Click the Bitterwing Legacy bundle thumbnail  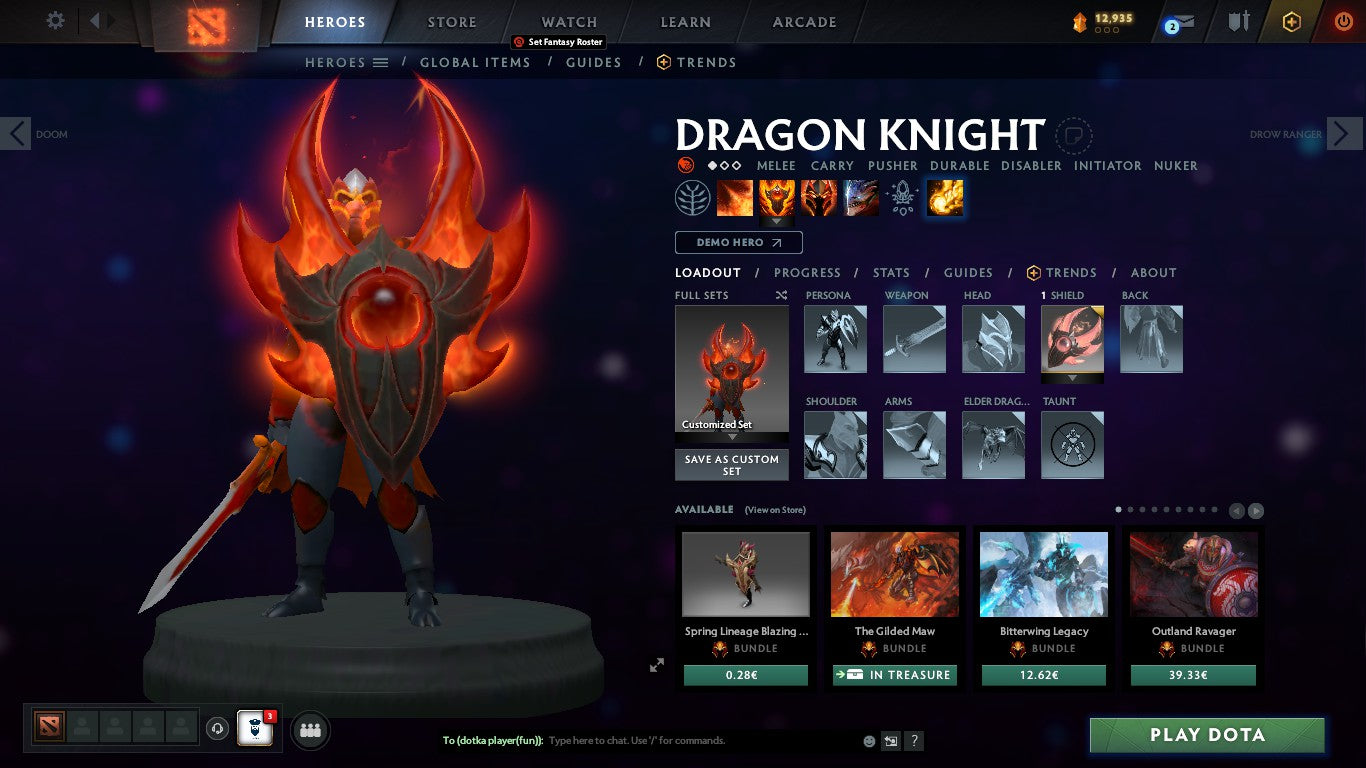[x=1043, y=574]
